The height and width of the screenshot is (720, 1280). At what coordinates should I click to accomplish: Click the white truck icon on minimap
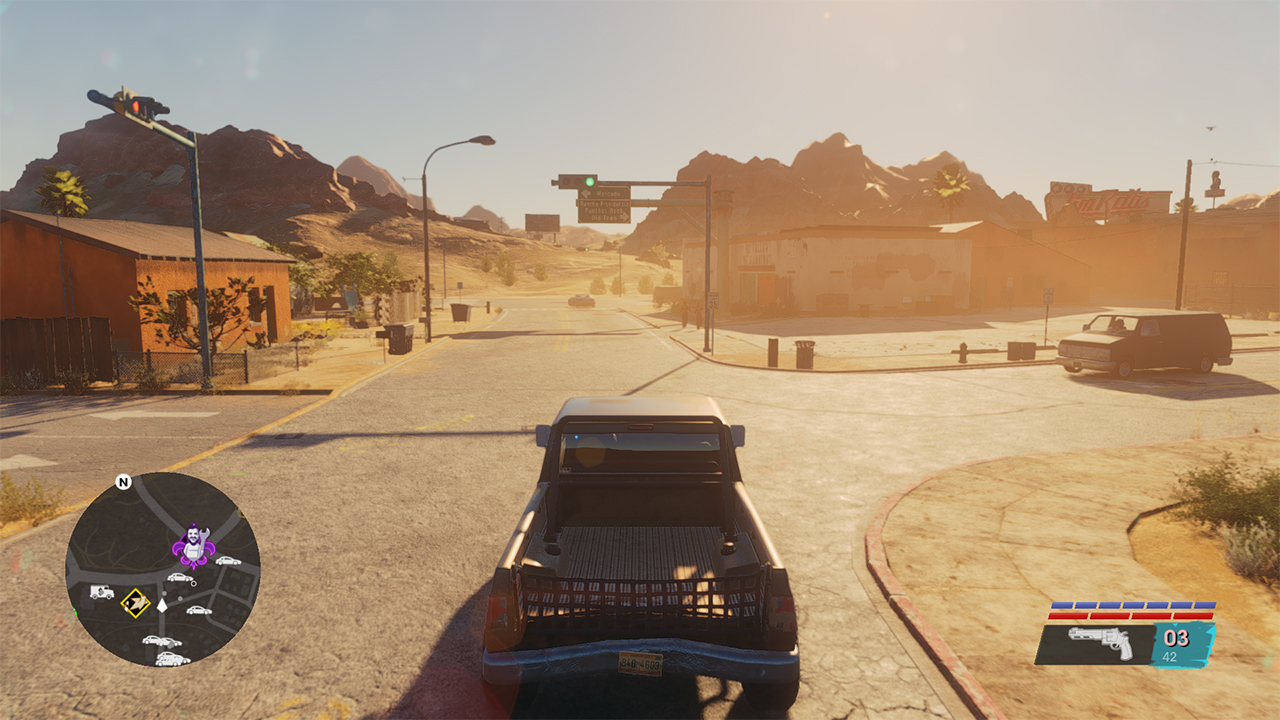coord(102,591)
